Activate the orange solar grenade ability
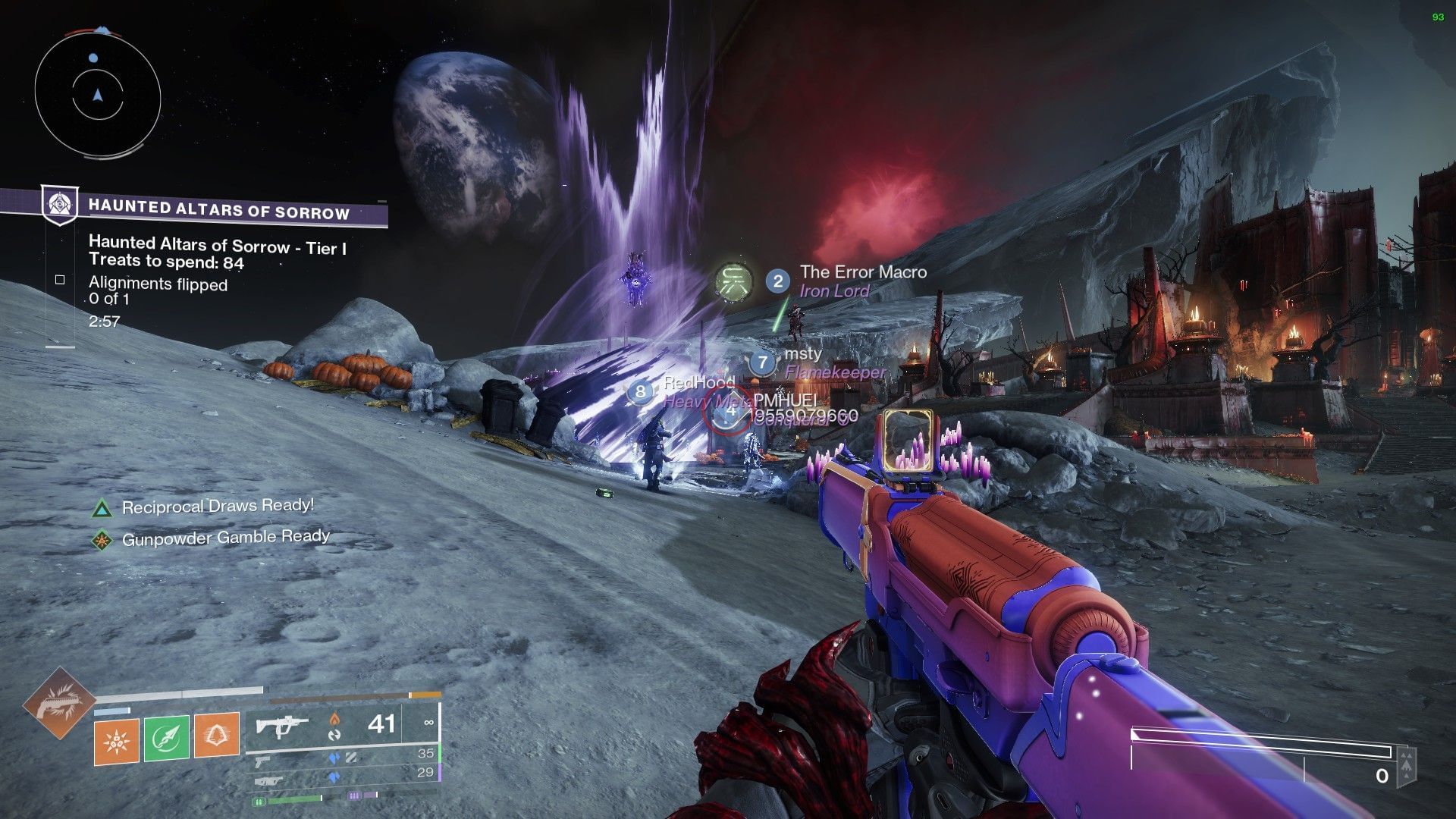1456x819 pixels. coord(117,737)
